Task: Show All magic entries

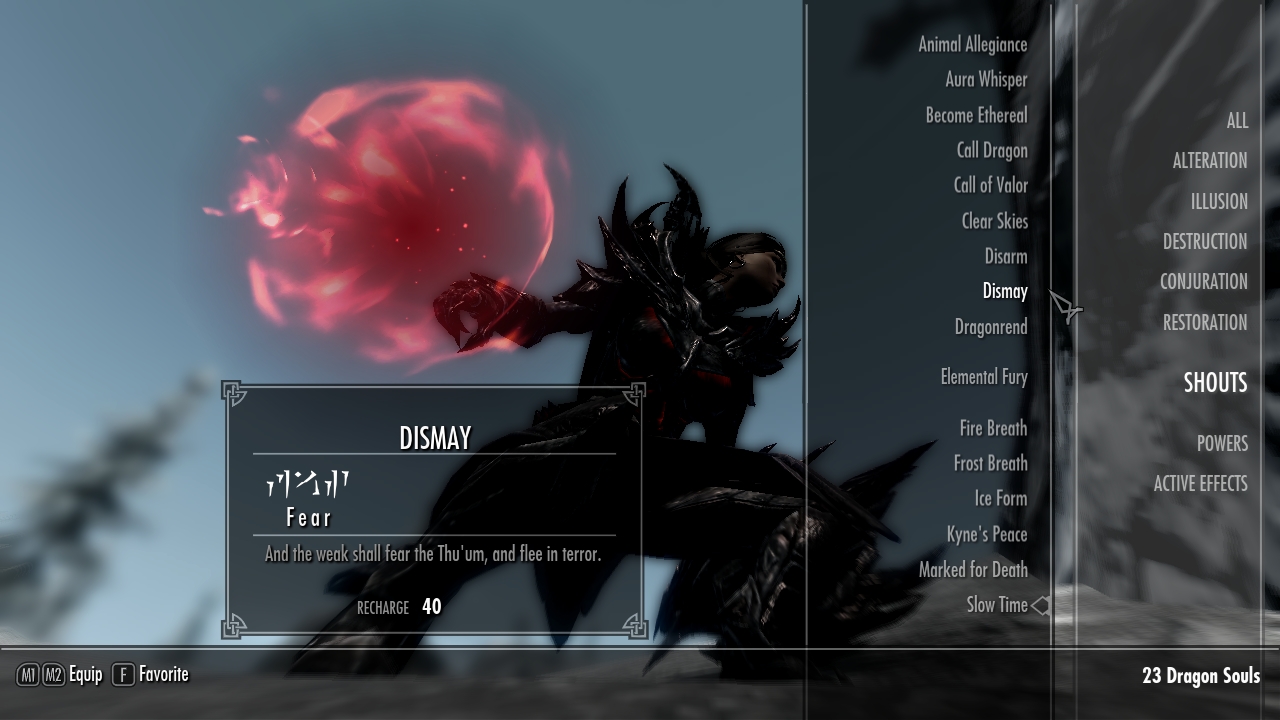Action: click(1236, 121)
